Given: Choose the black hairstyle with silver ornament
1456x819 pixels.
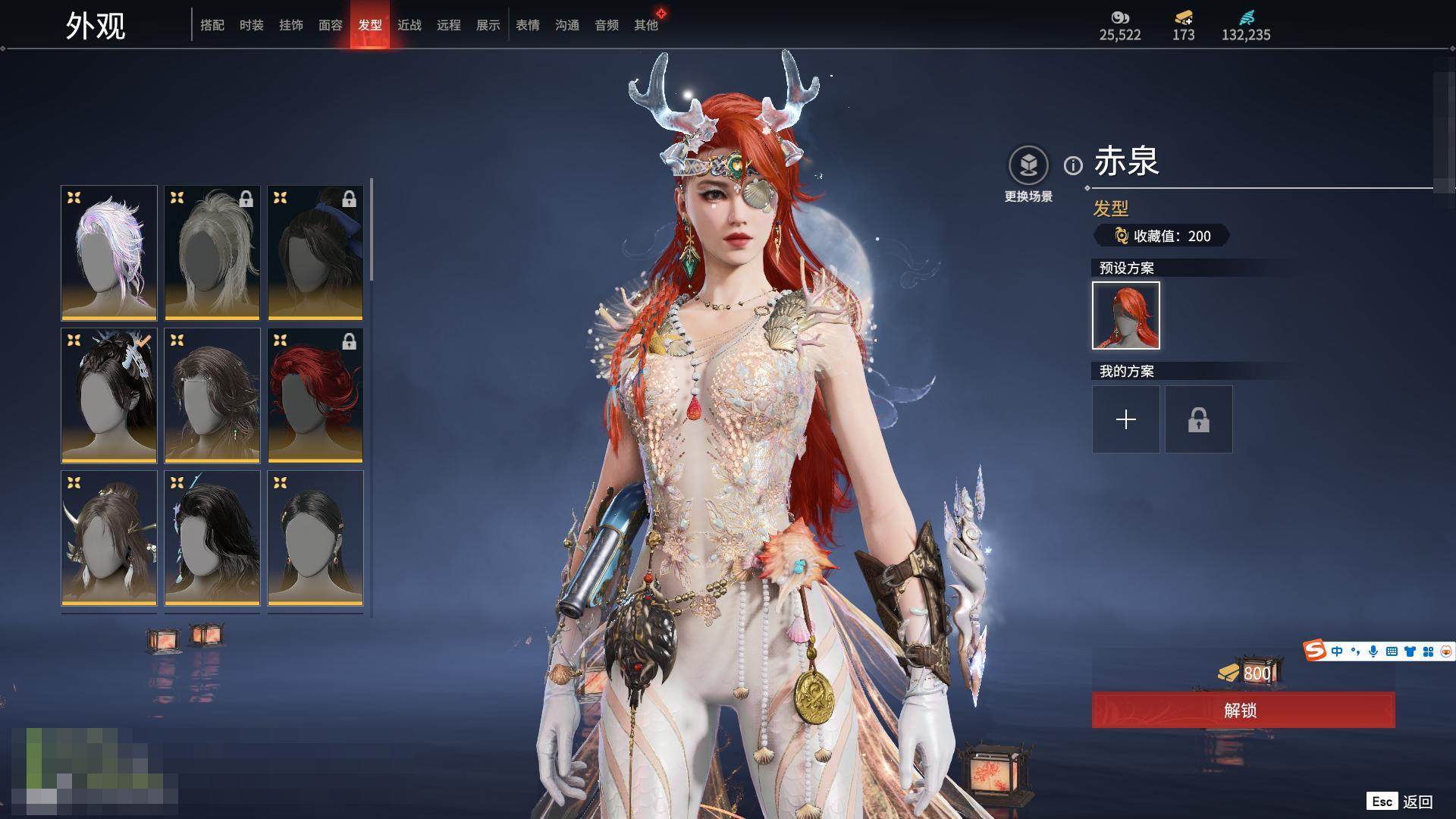Looking at the screenshot, I should (x=109, y=395).
